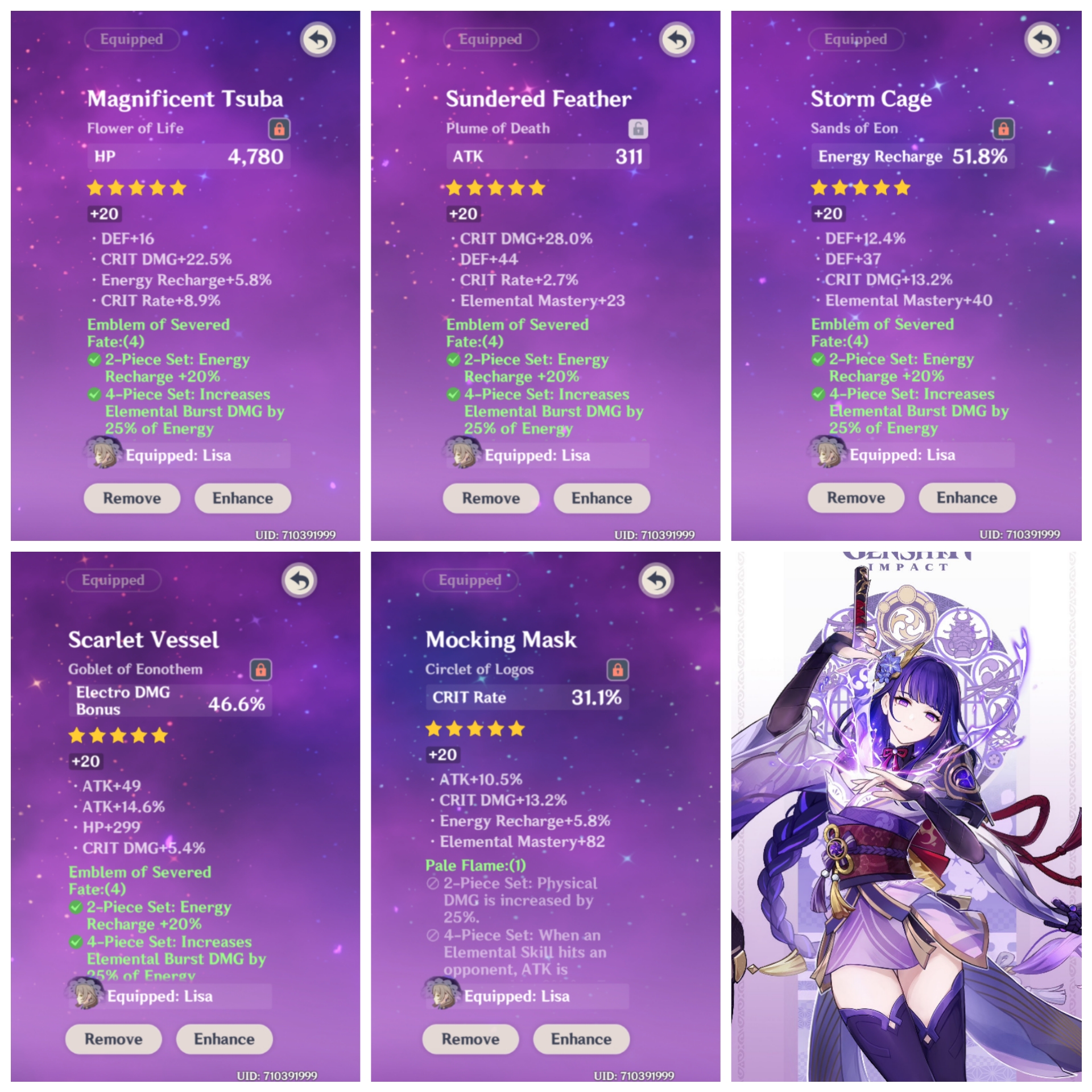Select the Equipped tag on Magnificent Tsuba
Screen dimensions: 1092x1092
point(131,39)
